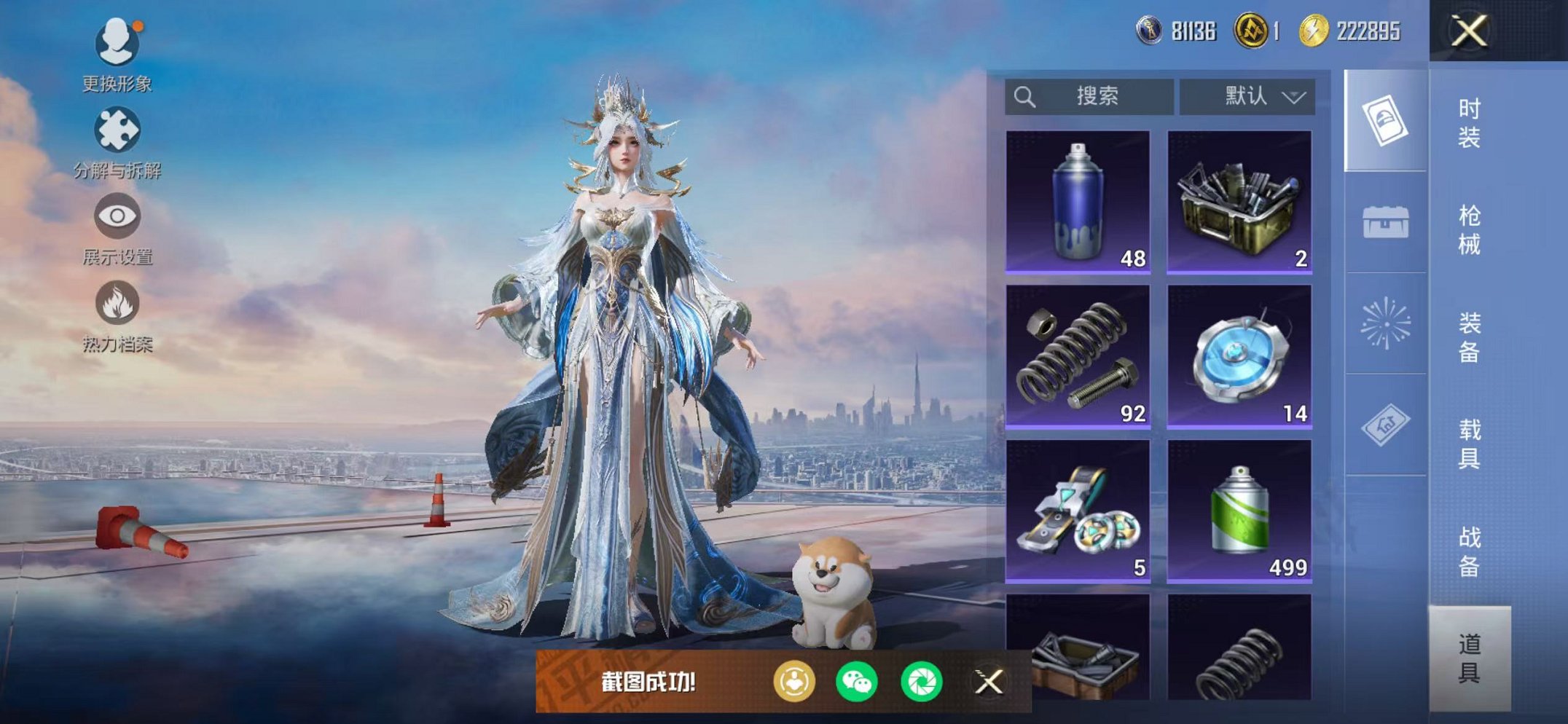Select the mechanical parts item with count 5
1568x724 pixels.
pos(1078,511)
